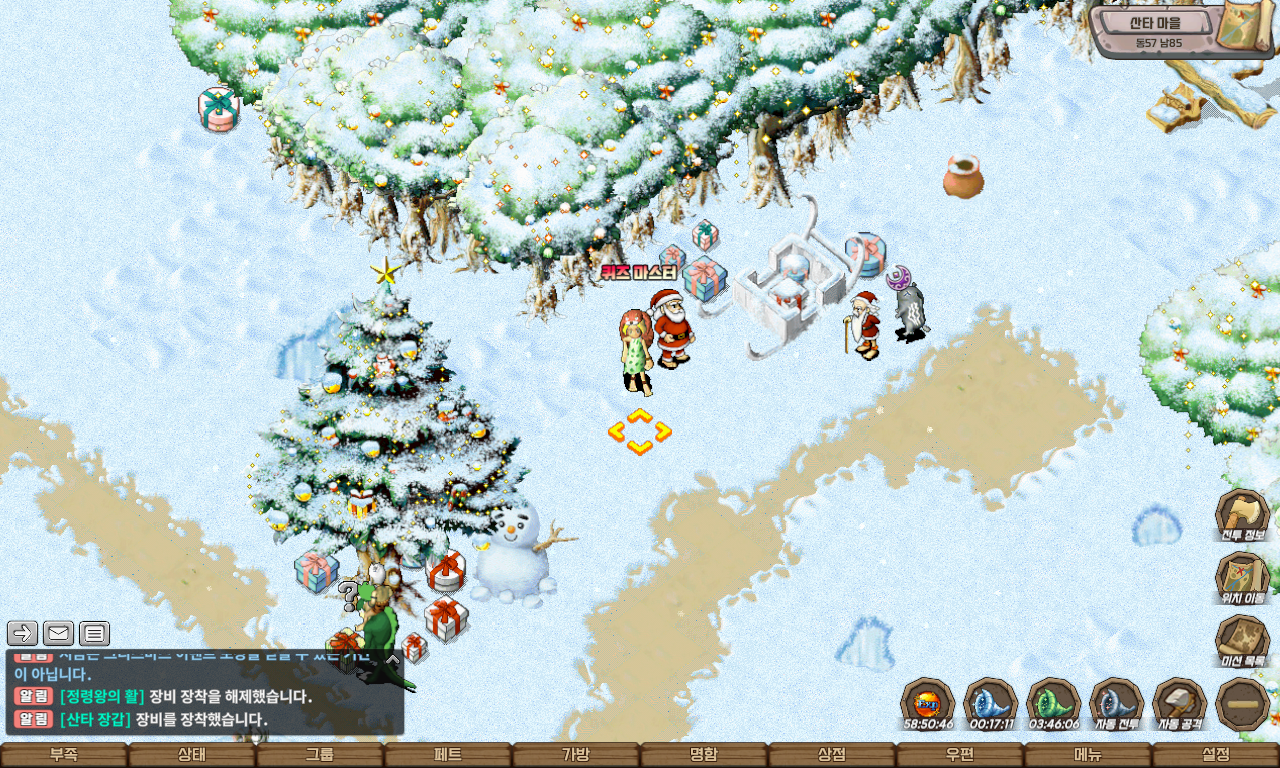Open the 부족 (Tribe) menu

[64, 755]
